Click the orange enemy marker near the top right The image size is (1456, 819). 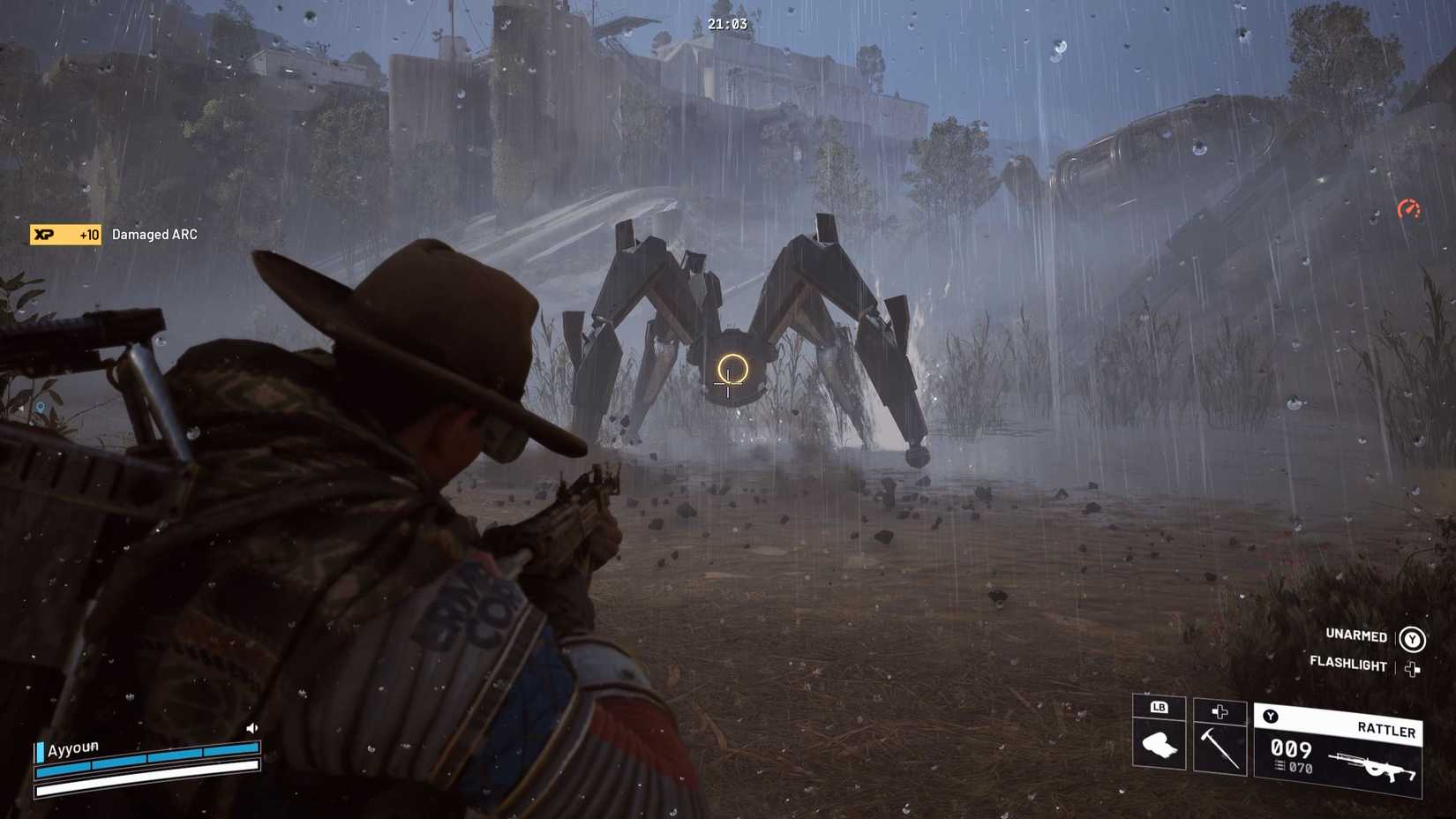(1408, 212)
